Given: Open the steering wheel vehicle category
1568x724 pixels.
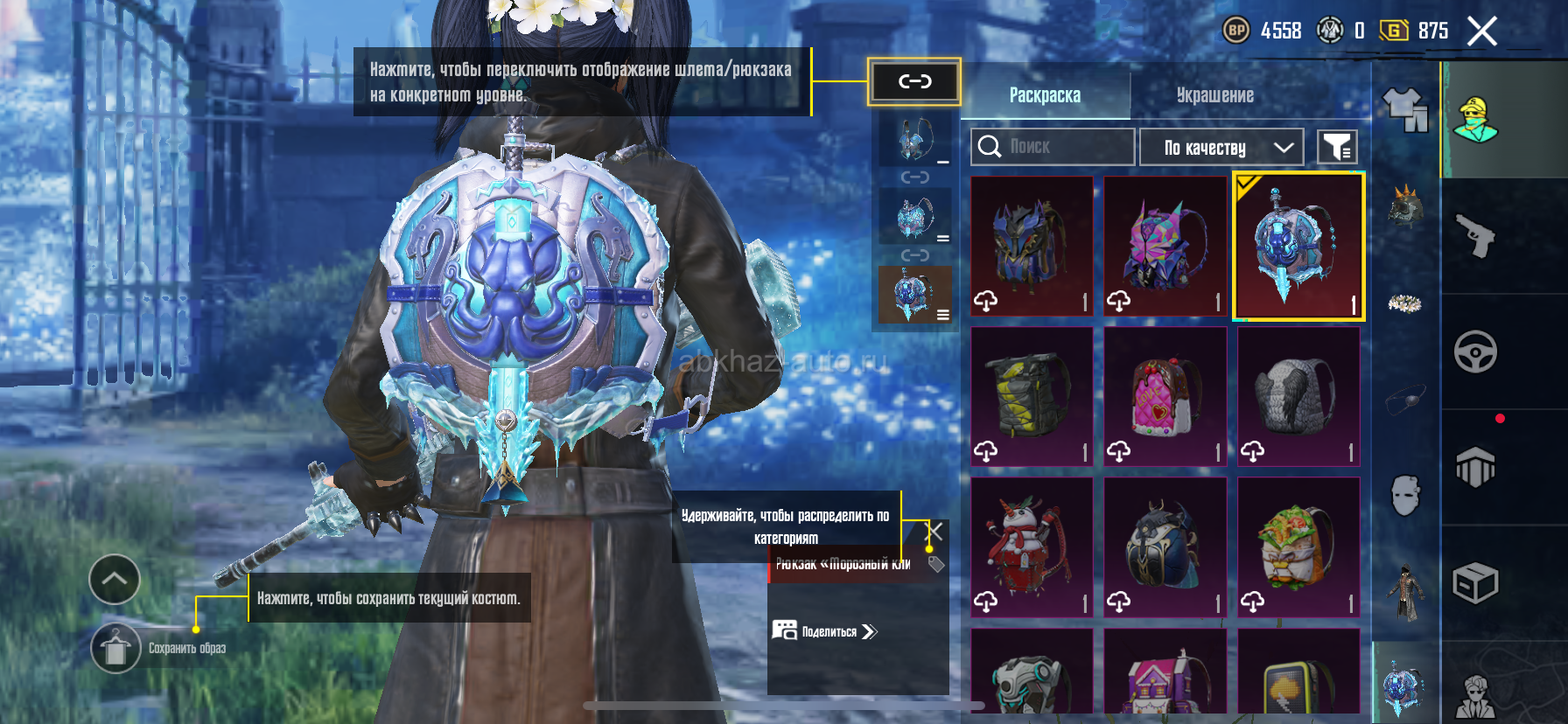Looking at the screenshot, I should [1475, 352].
